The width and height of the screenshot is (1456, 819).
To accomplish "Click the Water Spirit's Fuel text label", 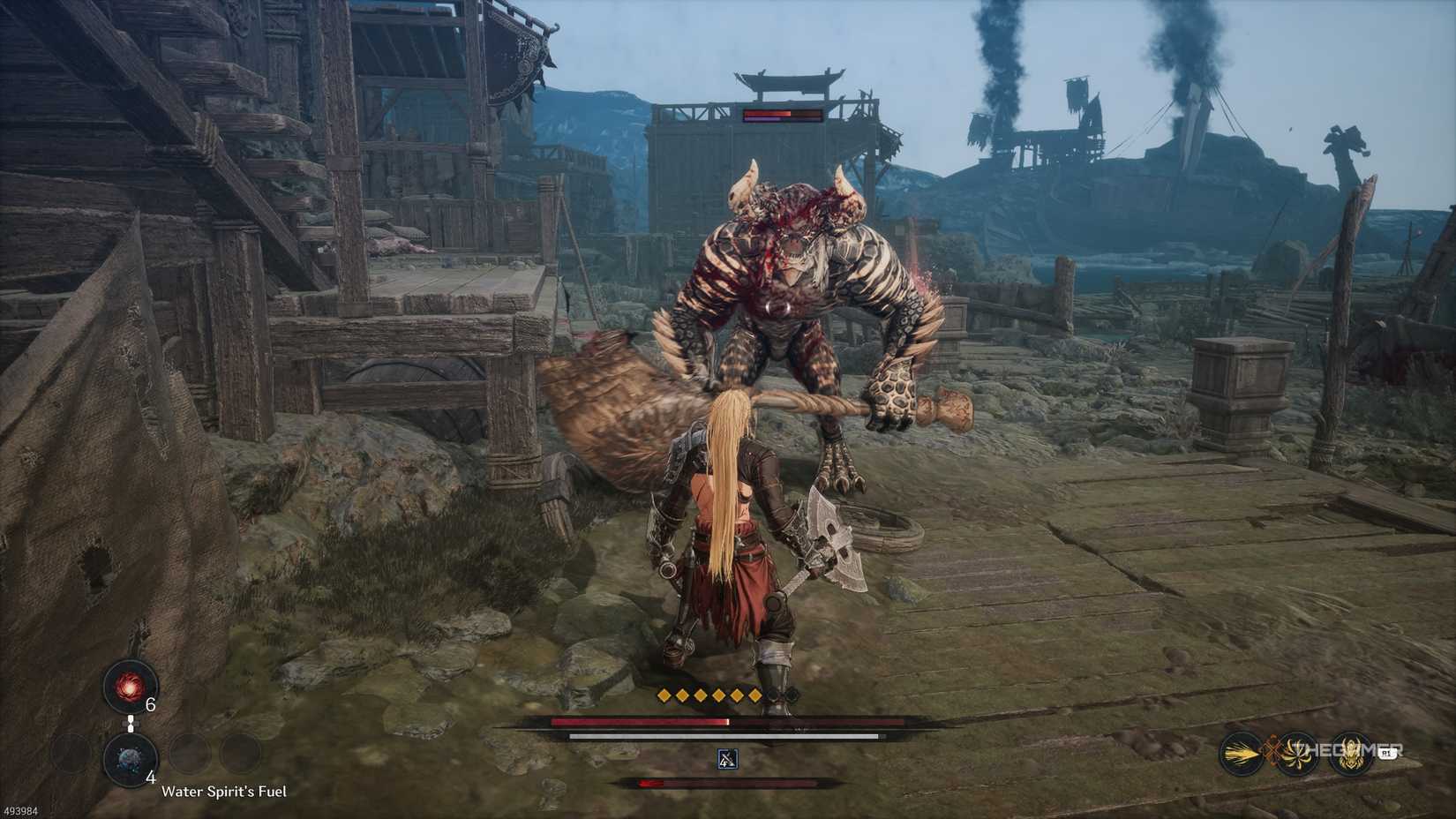I will pos(225,792).
